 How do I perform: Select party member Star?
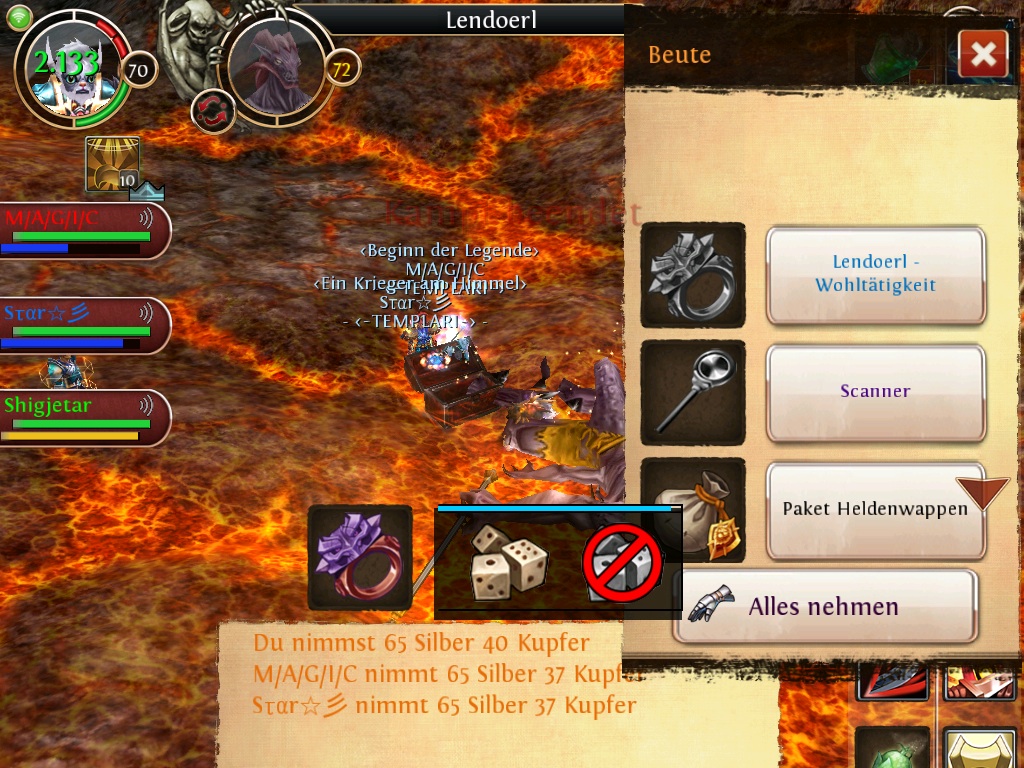[84, 325]
